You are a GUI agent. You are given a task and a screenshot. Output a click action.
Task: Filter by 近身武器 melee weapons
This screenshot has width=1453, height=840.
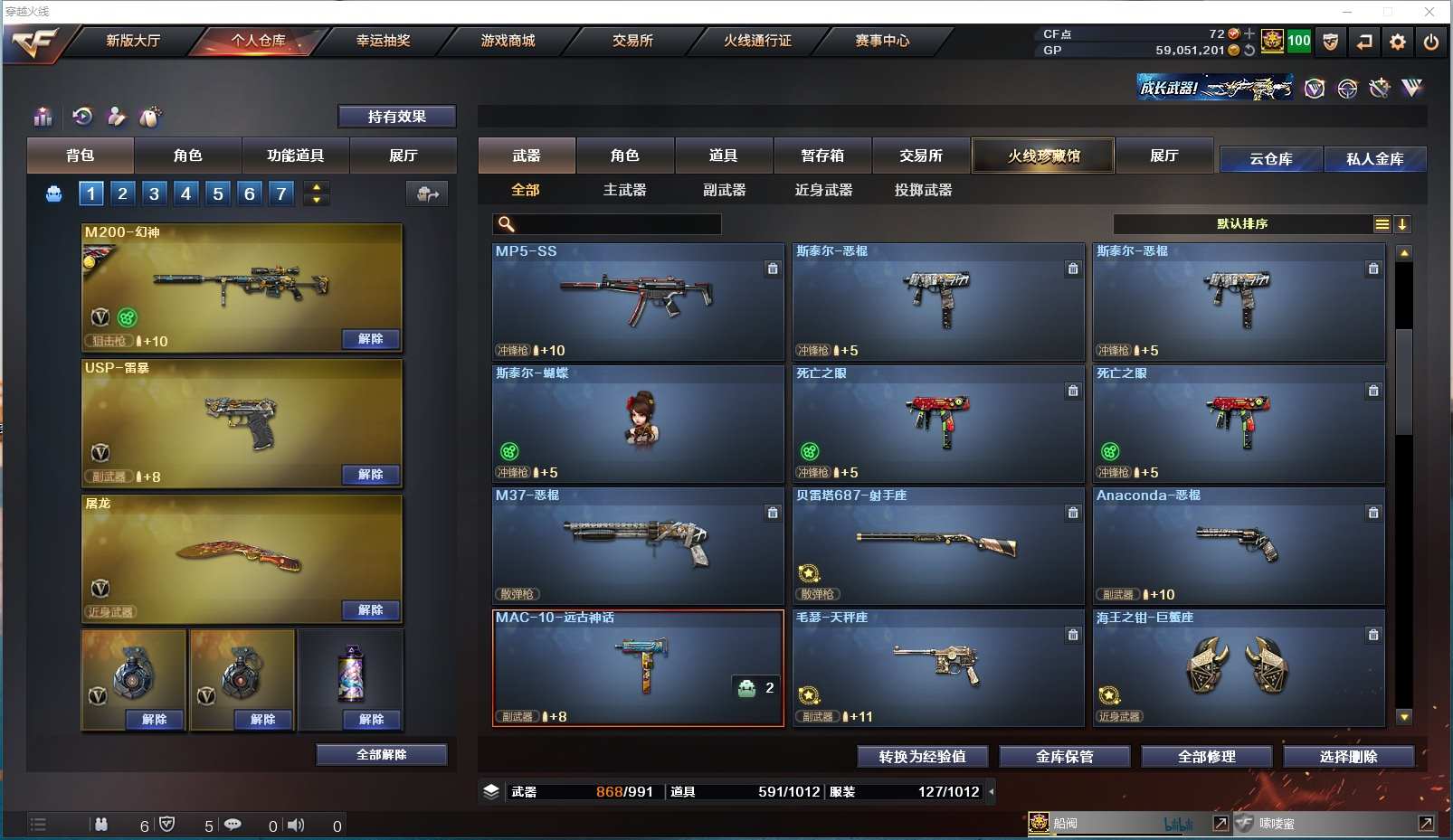(x=823, y=190)
